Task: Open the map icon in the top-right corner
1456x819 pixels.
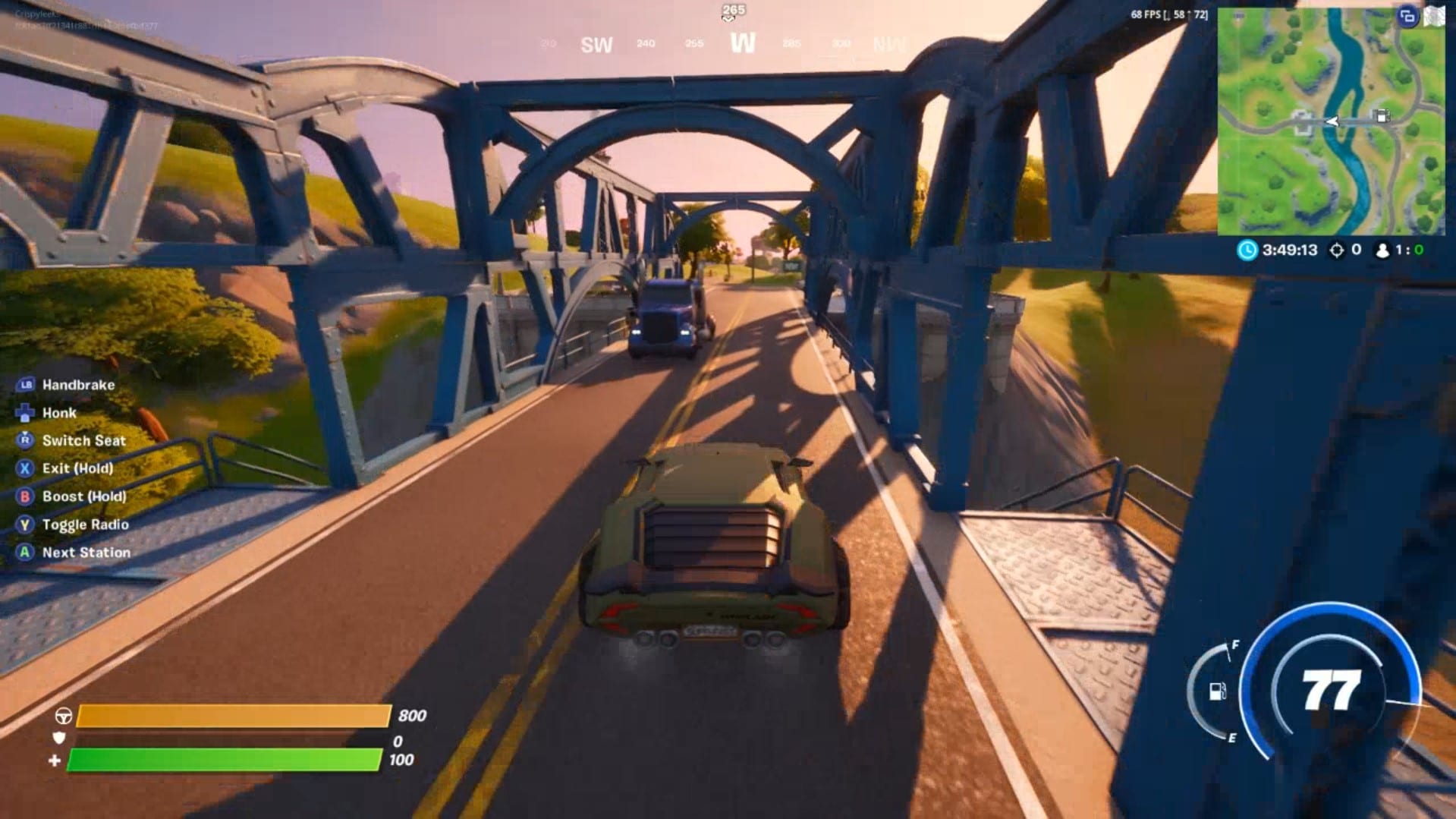Action: [x=1435, y=14]
